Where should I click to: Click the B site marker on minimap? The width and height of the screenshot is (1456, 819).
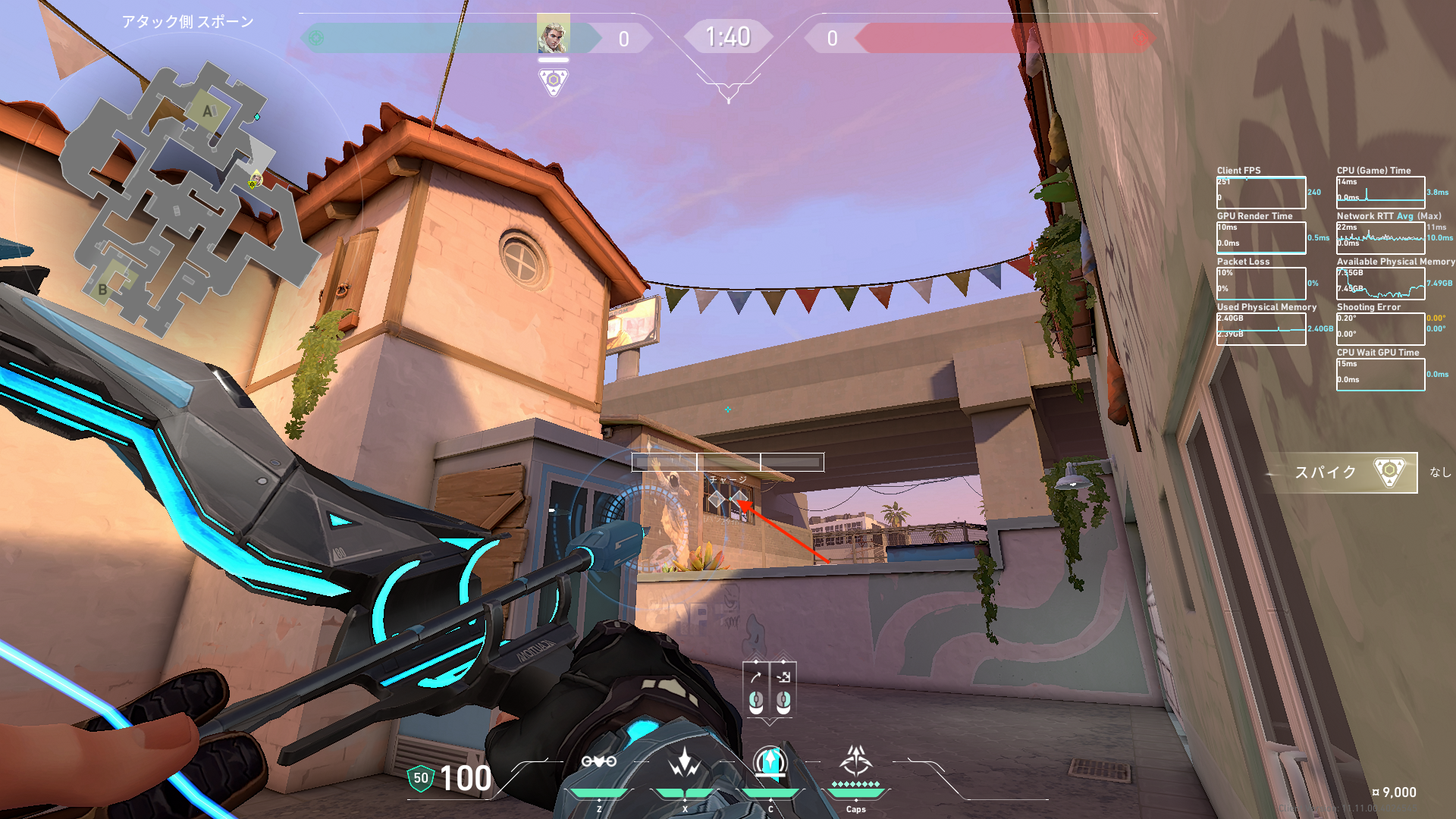(x=102, y=289)
